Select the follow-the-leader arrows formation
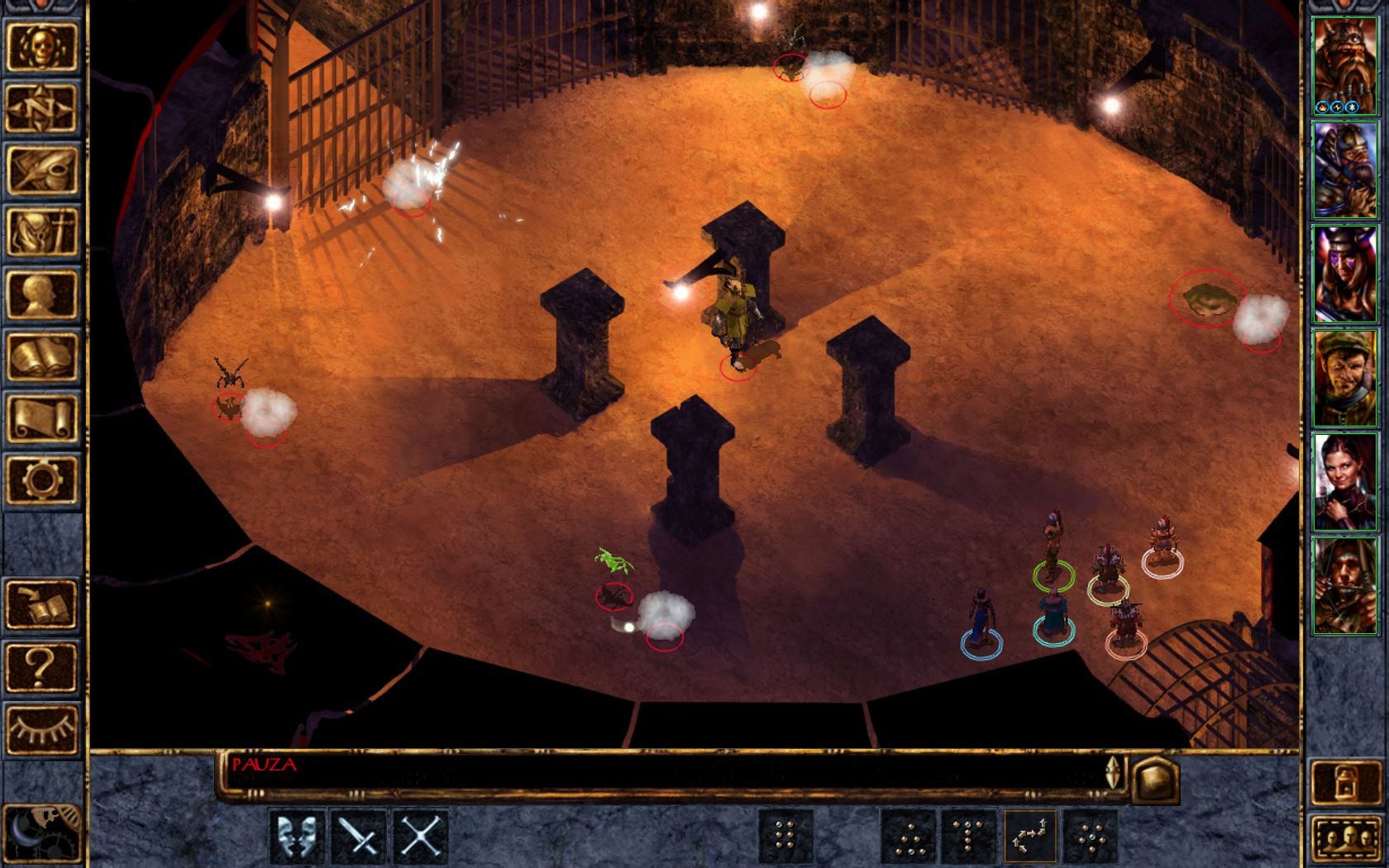This screenshot has height=868, width=1389. coord(1031,837)
